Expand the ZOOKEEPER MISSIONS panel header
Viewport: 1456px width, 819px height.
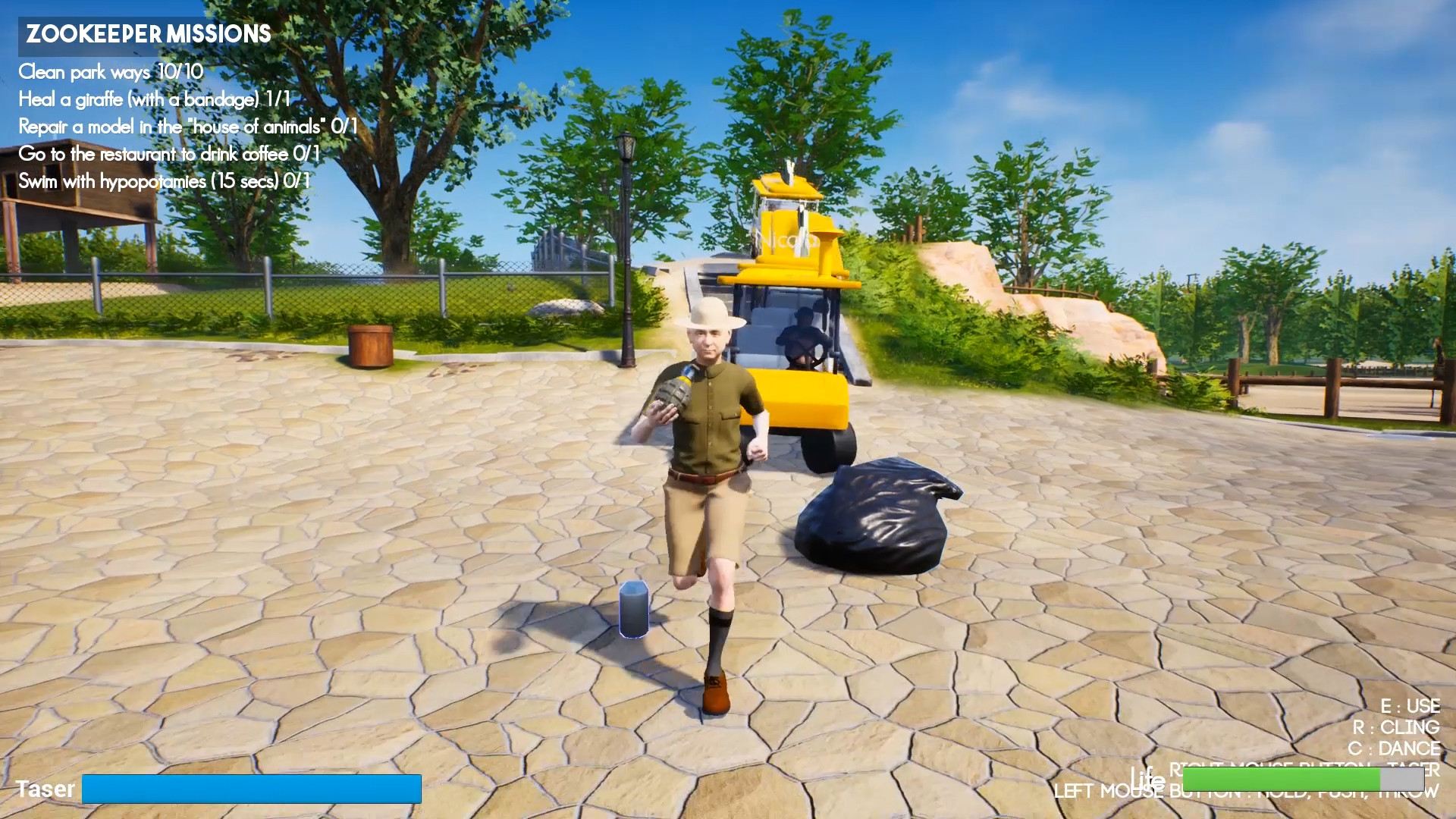tap(146, 34)
